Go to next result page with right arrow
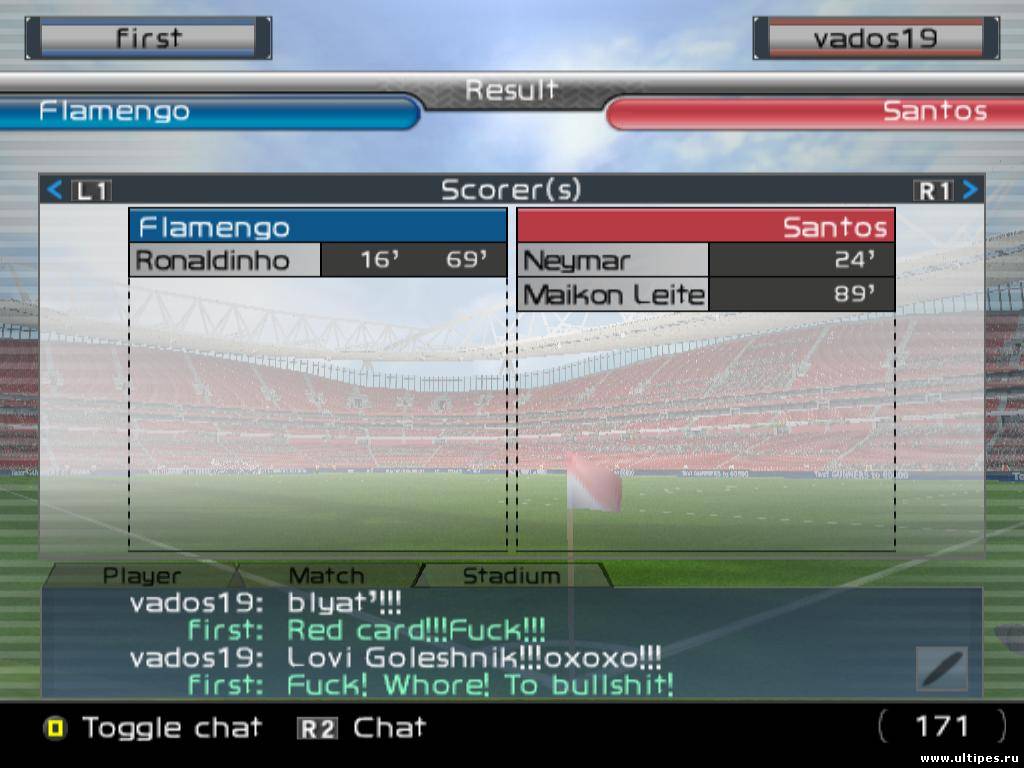The height and width of the screenshot is (768, 1024). [x=969, y=190]
